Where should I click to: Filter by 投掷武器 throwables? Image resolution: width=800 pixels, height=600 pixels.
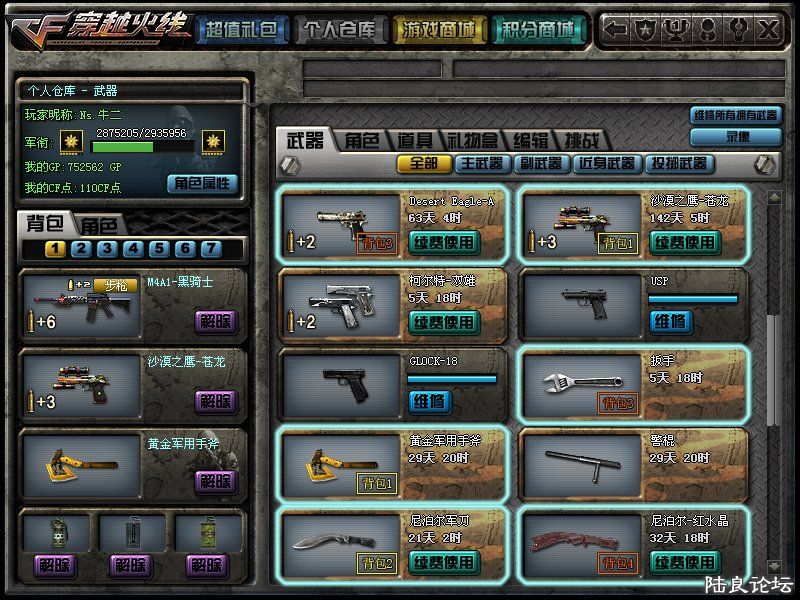[x=678, y=163]
